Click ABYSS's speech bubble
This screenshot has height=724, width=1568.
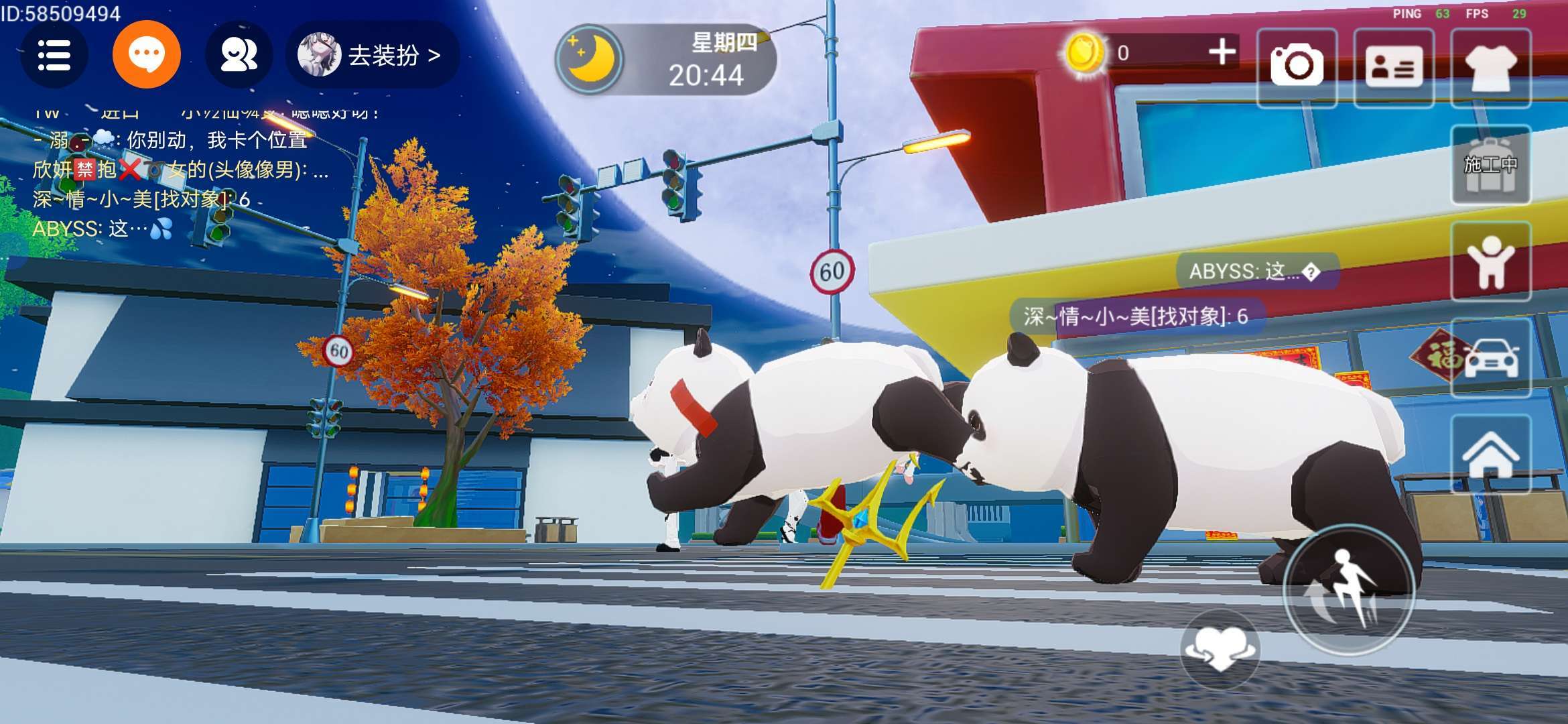[1256, 271]
